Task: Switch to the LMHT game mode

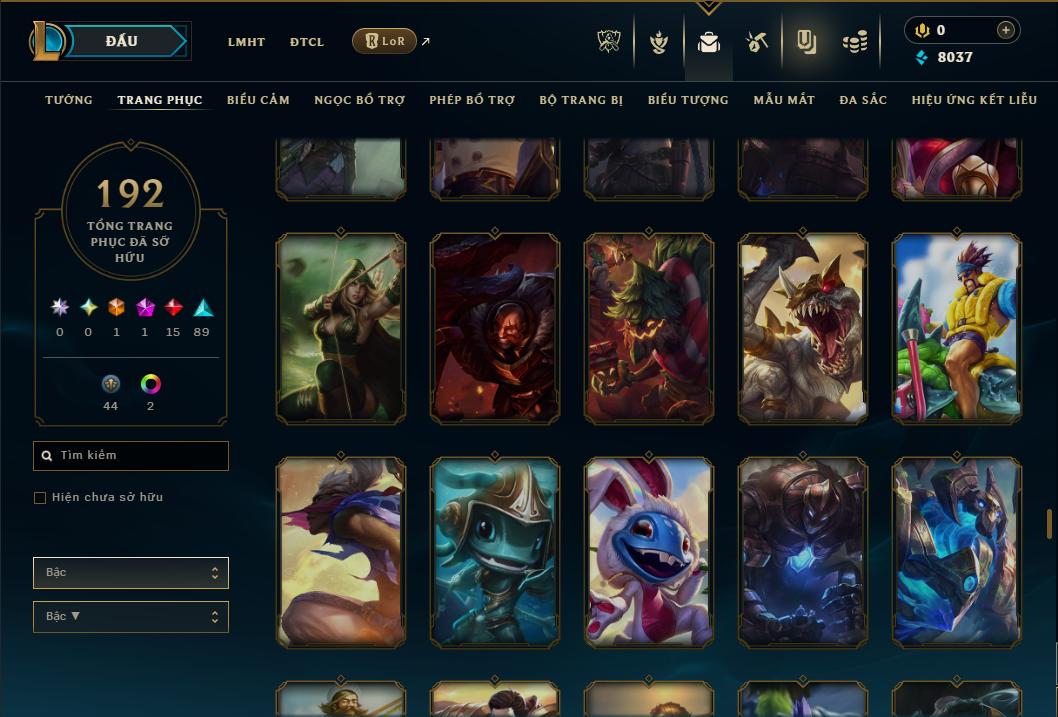Action: (246, 42)
